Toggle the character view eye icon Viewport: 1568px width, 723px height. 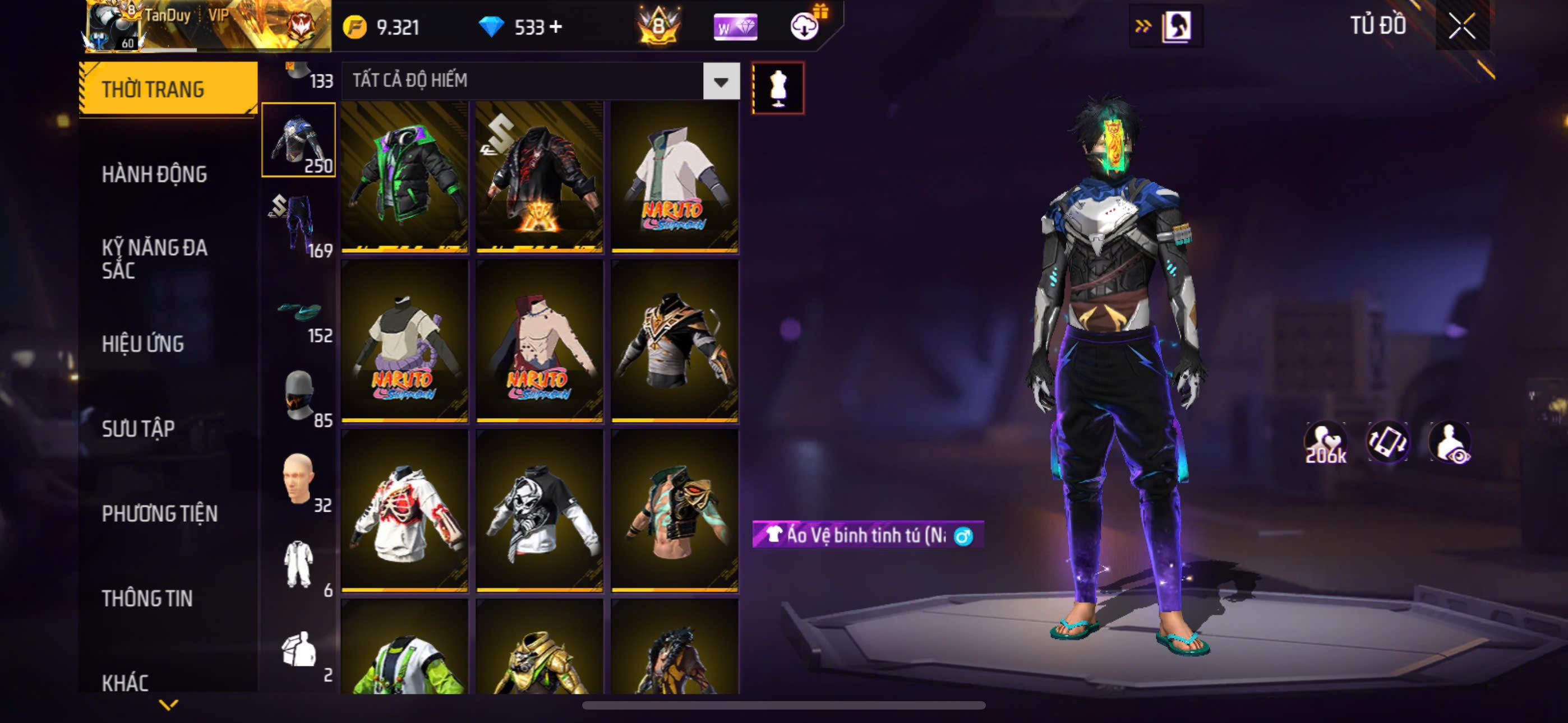tap(1450, 442)
